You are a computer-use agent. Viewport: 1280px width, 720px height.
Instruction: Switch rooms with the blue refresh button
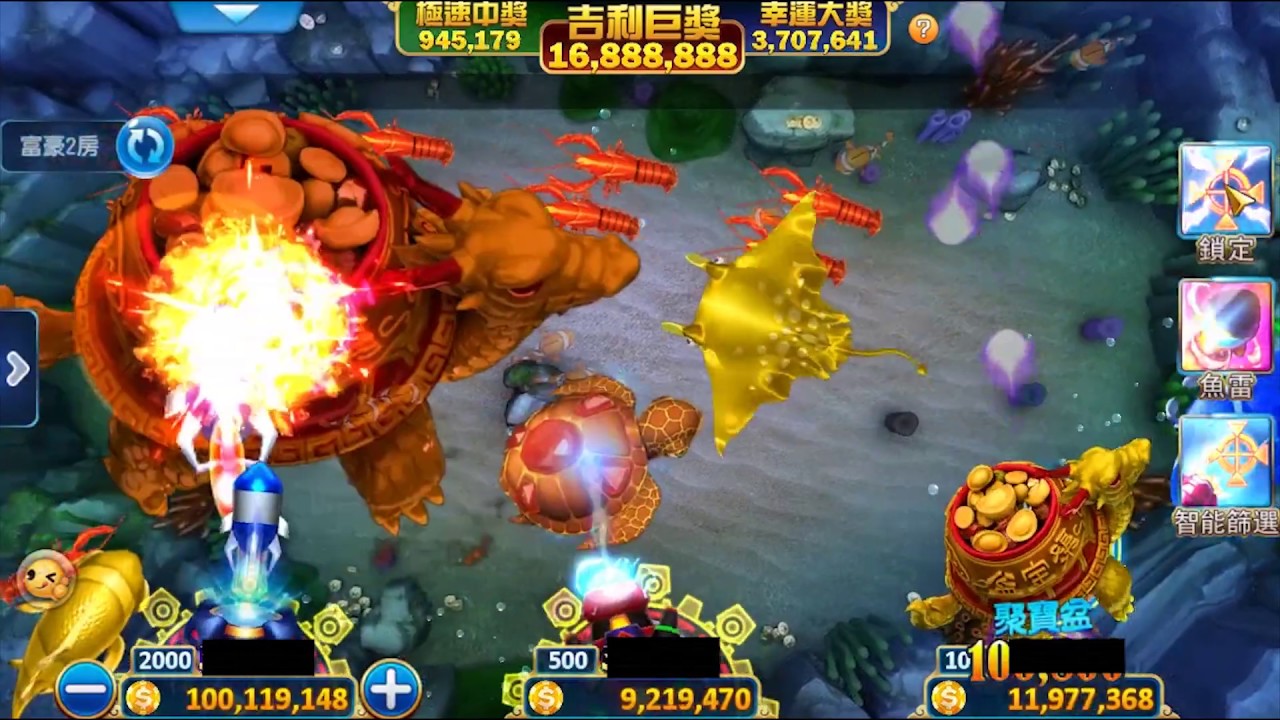click(145, 146)
